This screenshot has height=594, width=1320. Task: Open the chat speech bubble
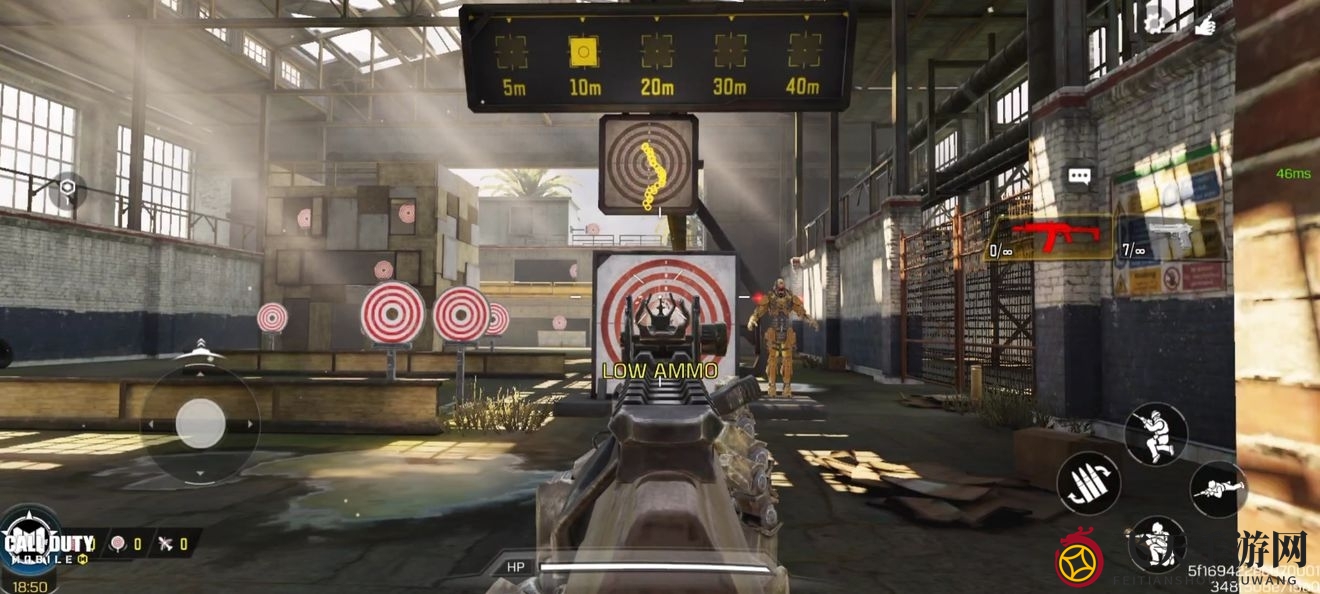click(x=1079, y=177)
